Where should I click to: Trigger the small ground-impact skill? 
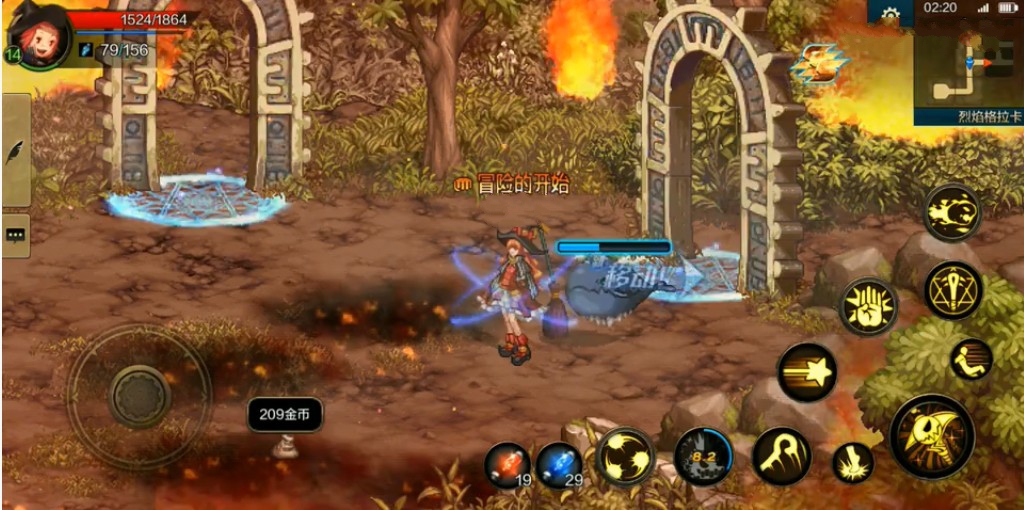point(852,463)
